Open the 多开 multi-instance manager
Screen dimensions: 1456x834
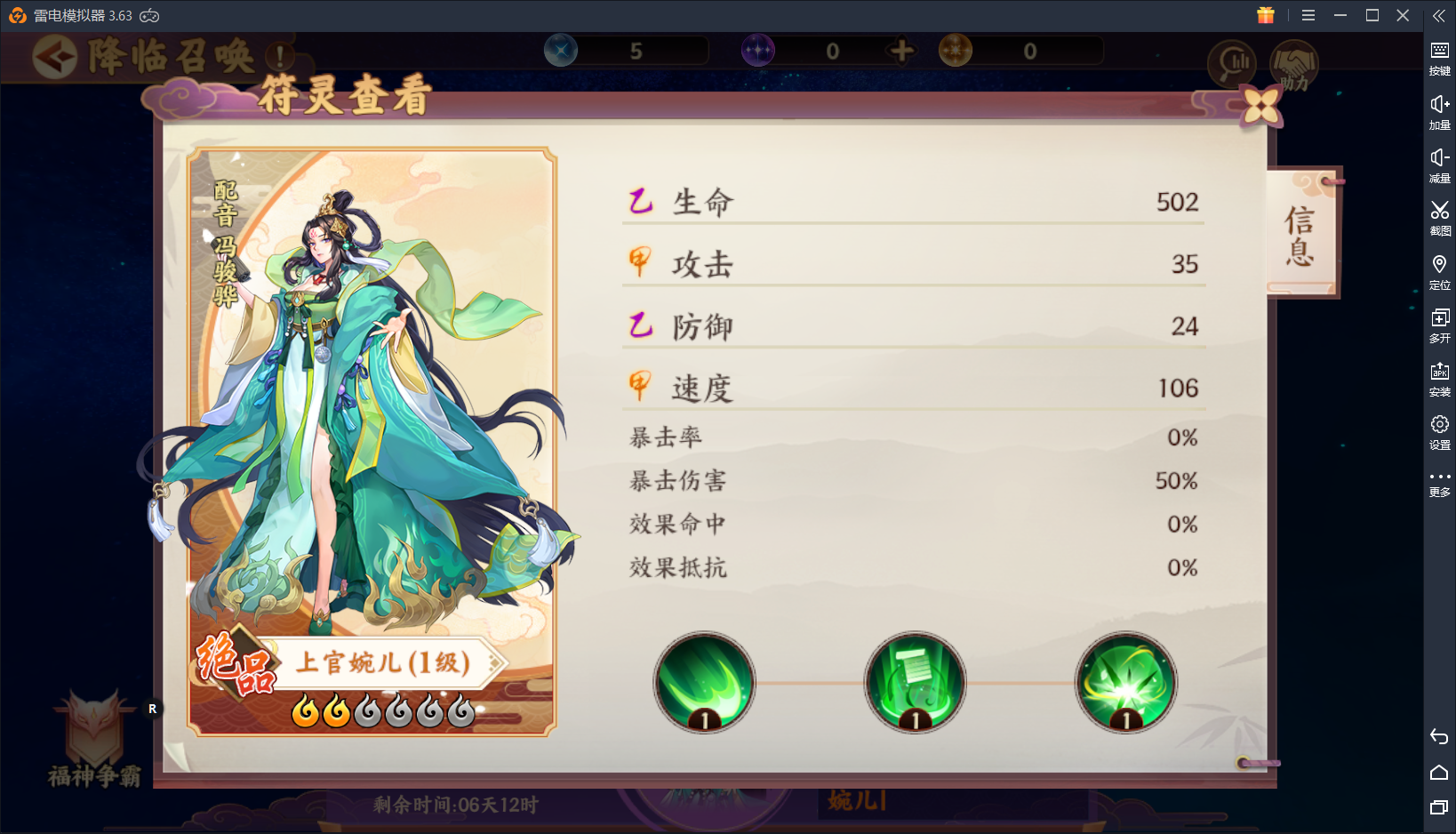[1440, 325]
